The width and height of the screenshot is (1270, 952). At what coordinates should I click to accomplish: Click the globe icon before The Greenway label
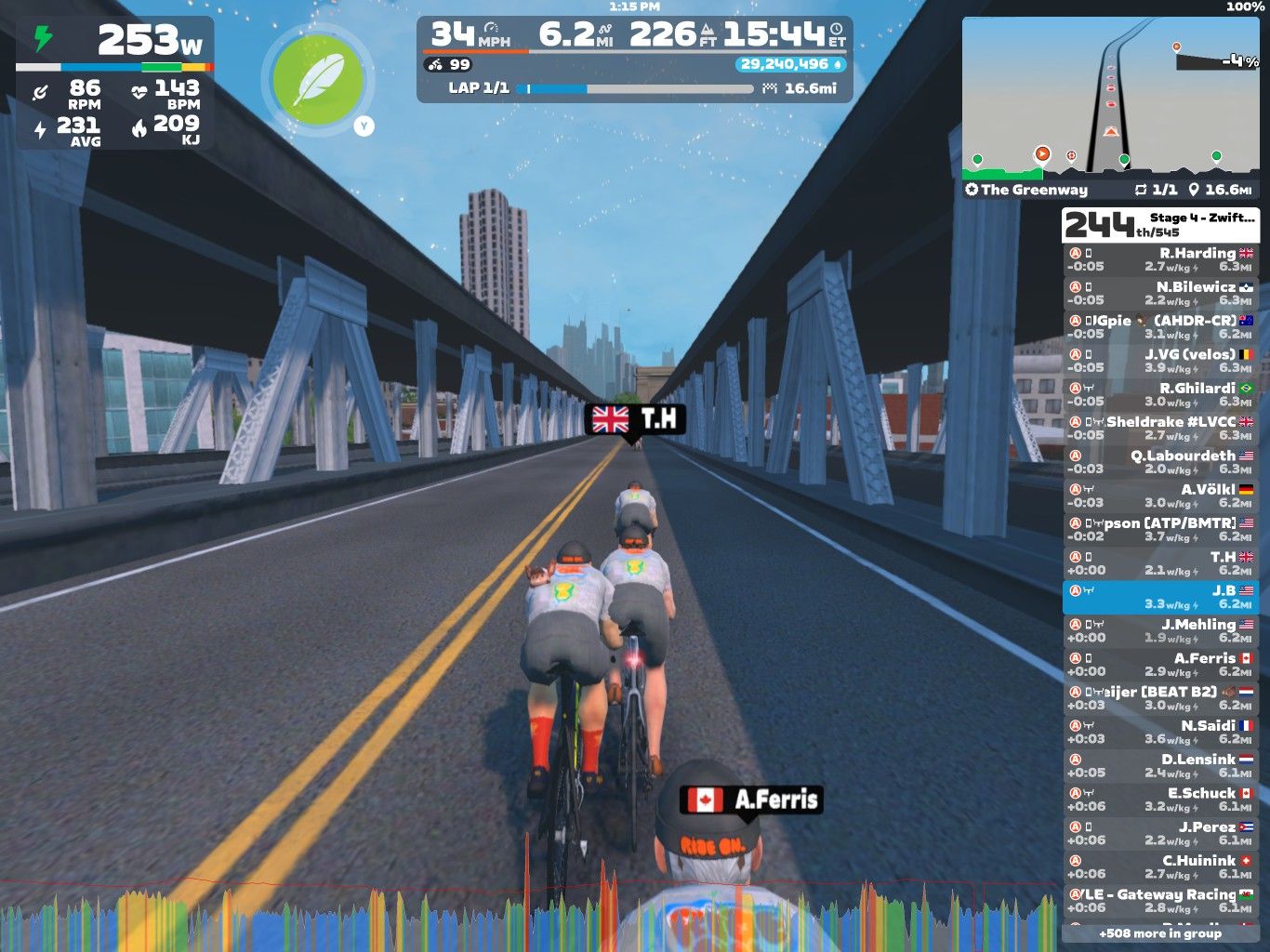pyautogui.click(x=972, y=190)
